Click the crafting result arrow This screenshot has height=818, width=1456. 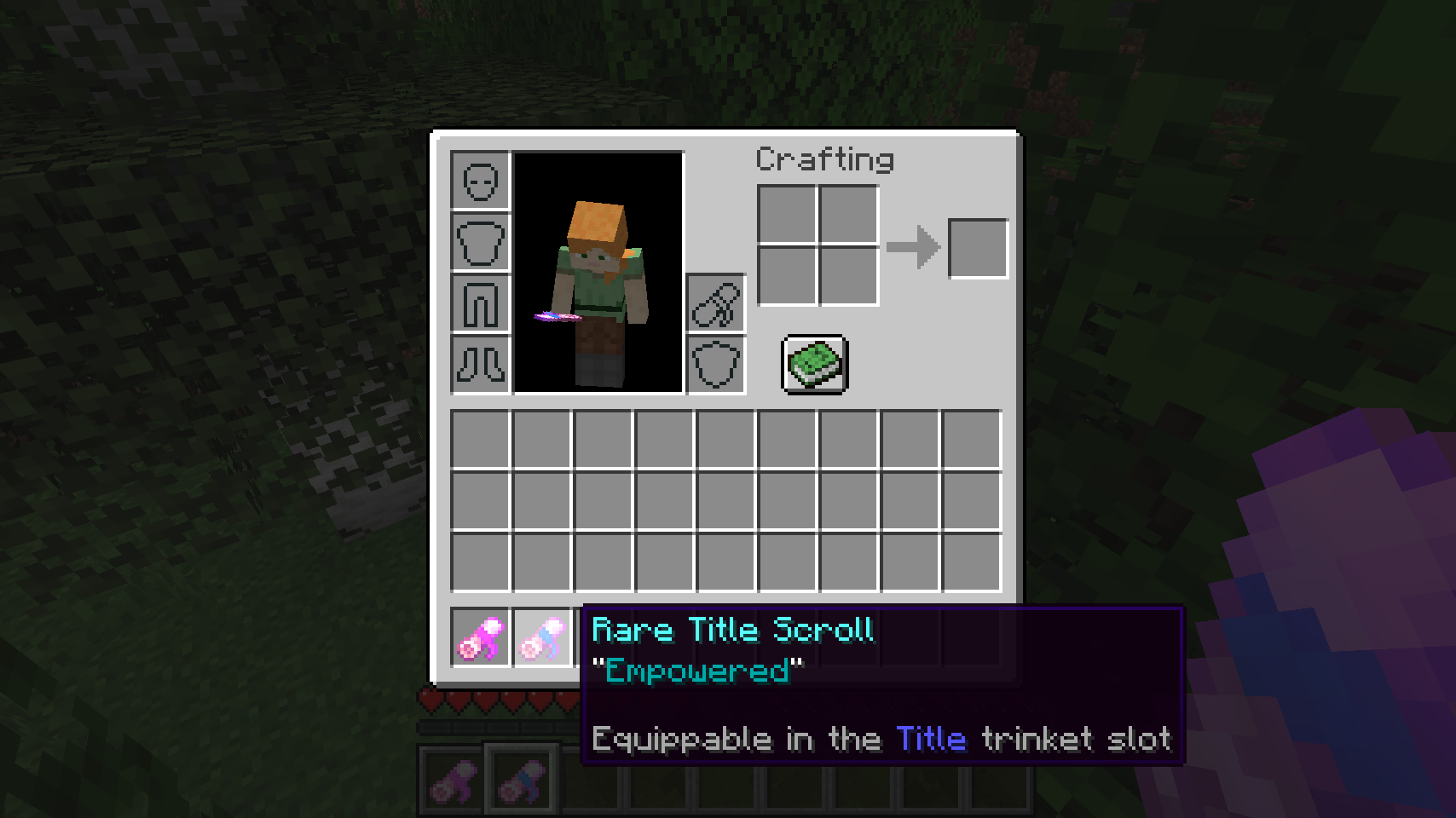point(911,247)
